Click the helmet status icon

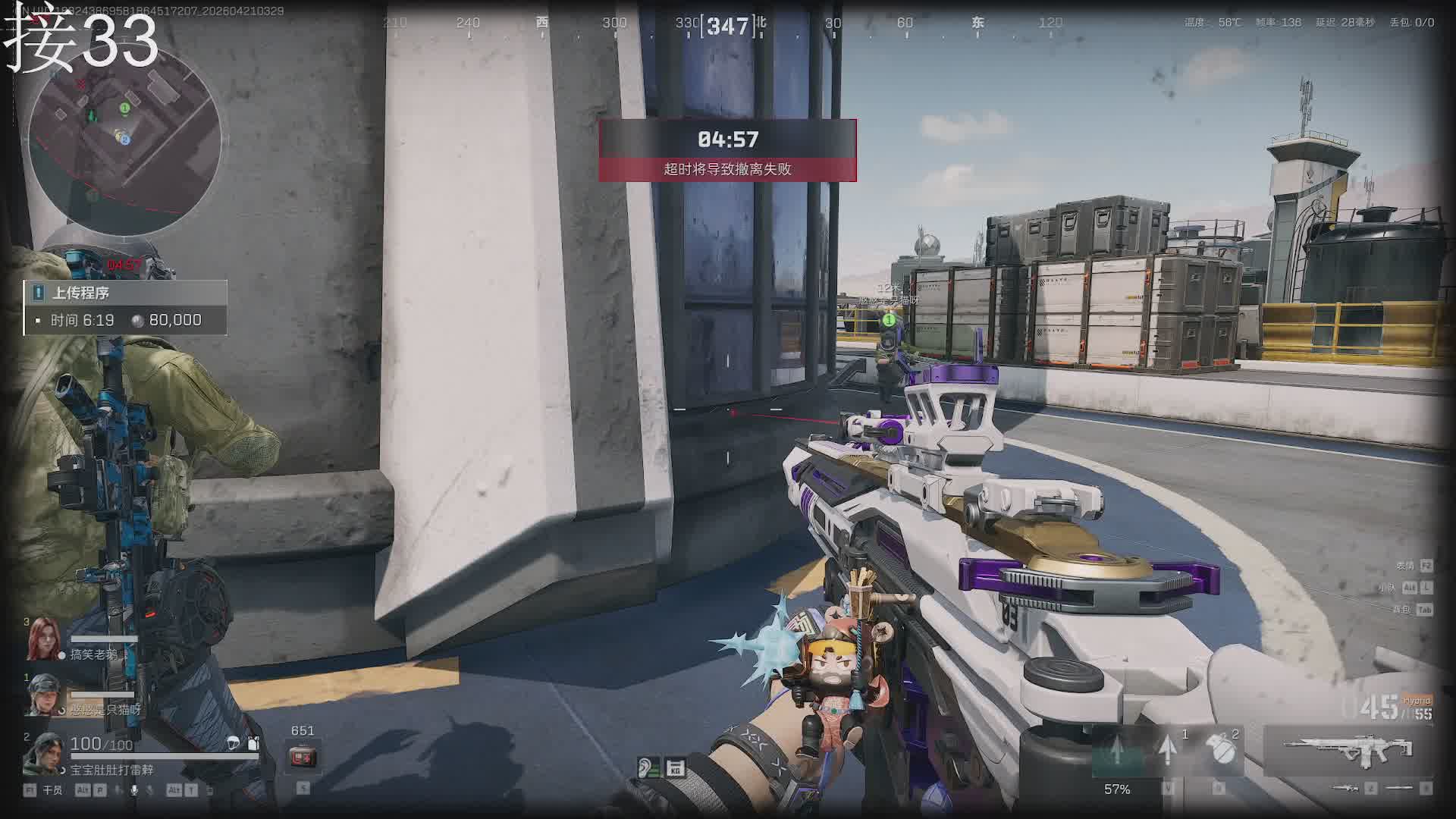click(x=234, y=743)
